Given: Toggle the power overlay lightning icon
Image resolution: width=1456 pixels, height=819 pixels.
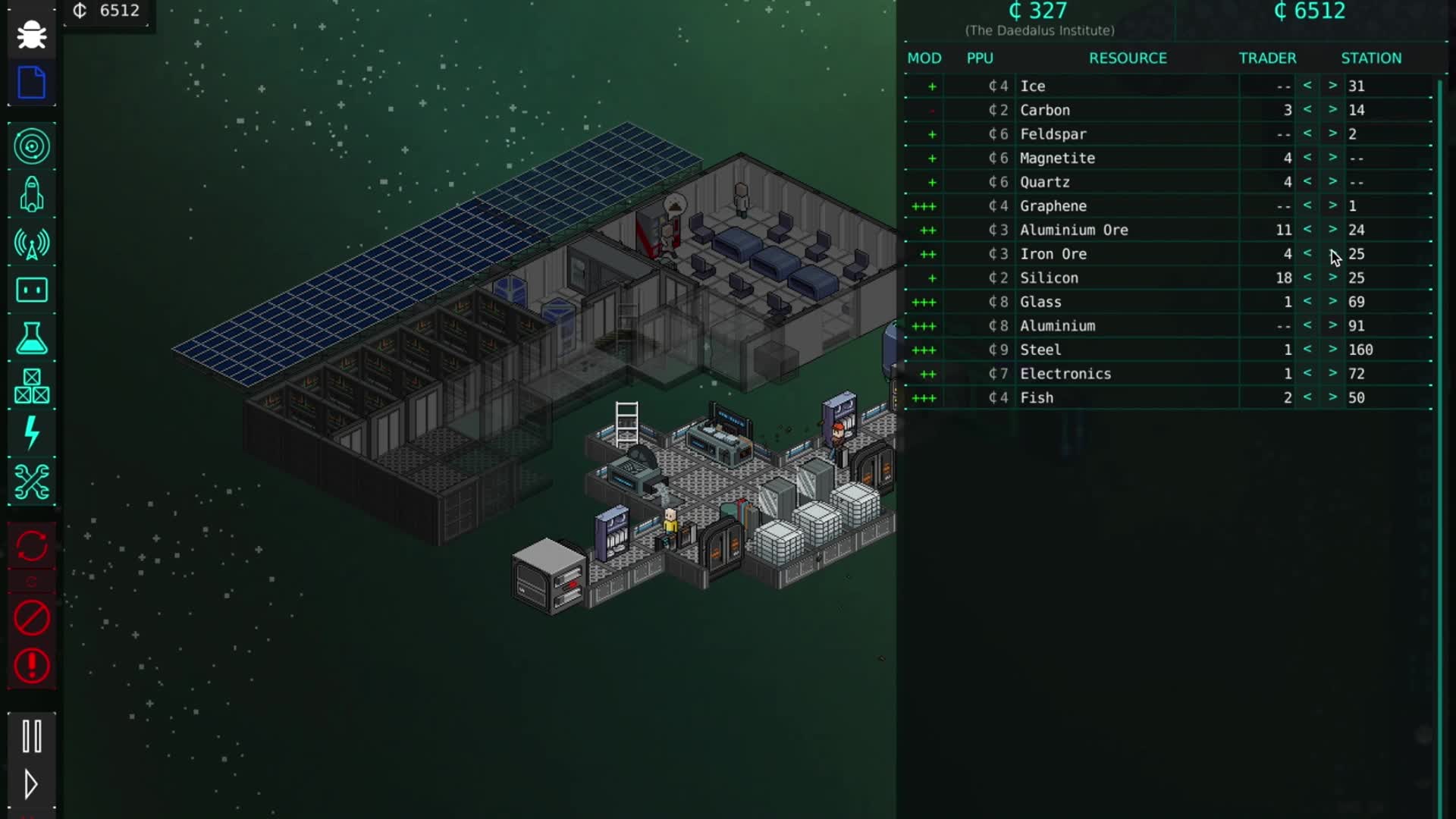Looking at the screenshot, I should pyautogui.click(x=31, y=435).
